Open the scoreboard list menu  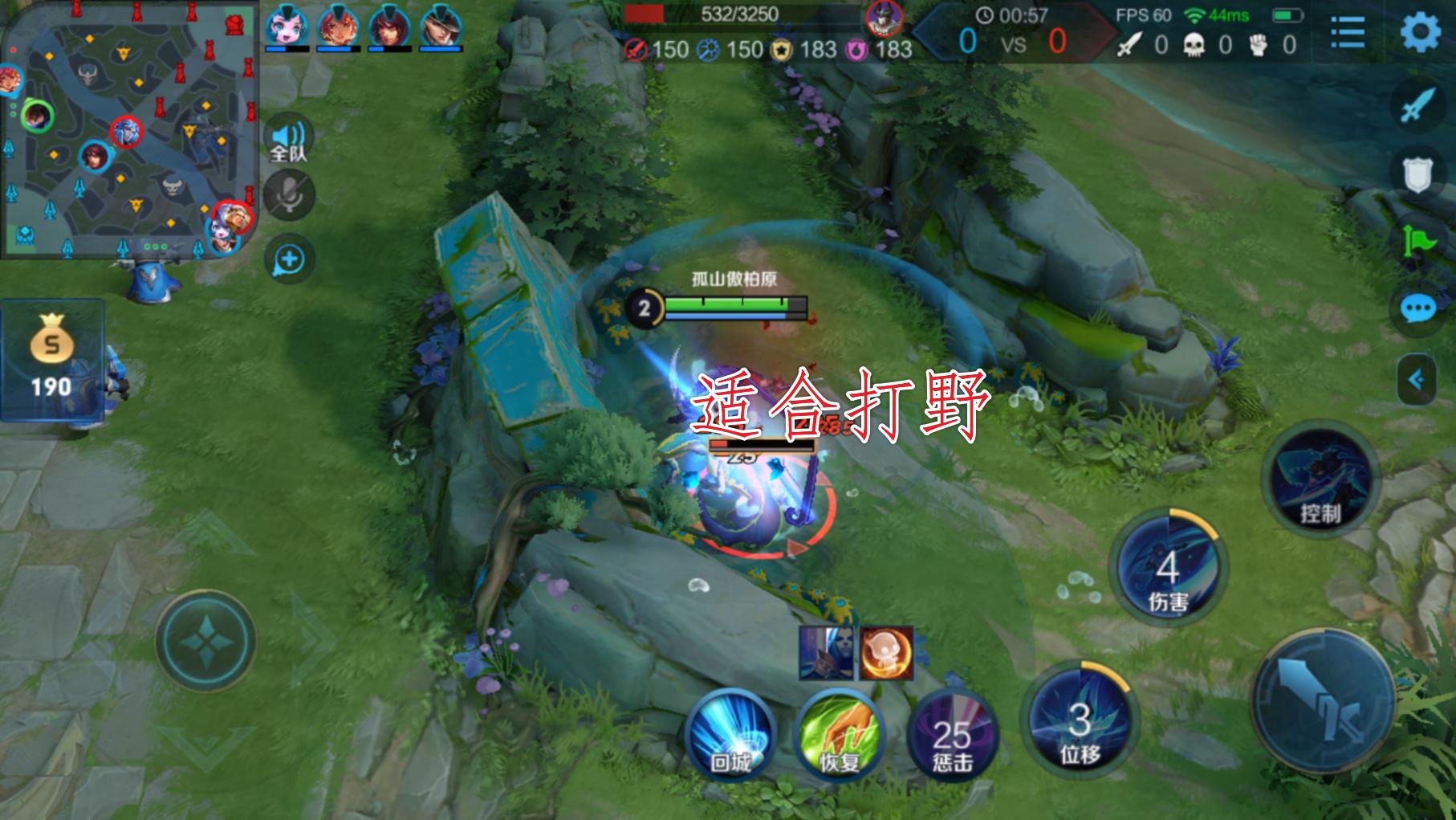click(1348, 33)
